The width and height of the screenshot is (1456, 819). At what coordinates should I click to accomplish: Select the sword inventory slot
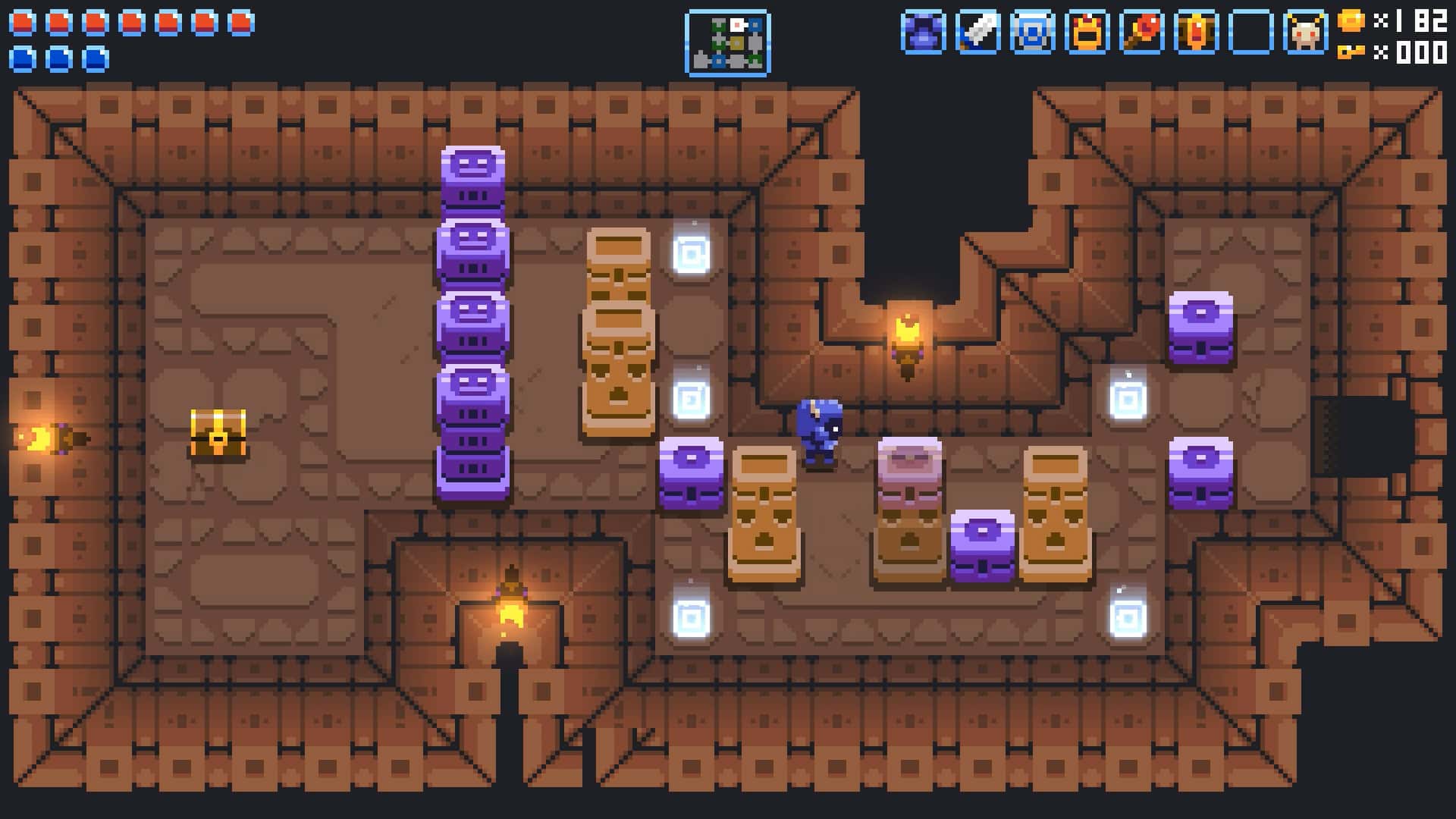point(977,31)
